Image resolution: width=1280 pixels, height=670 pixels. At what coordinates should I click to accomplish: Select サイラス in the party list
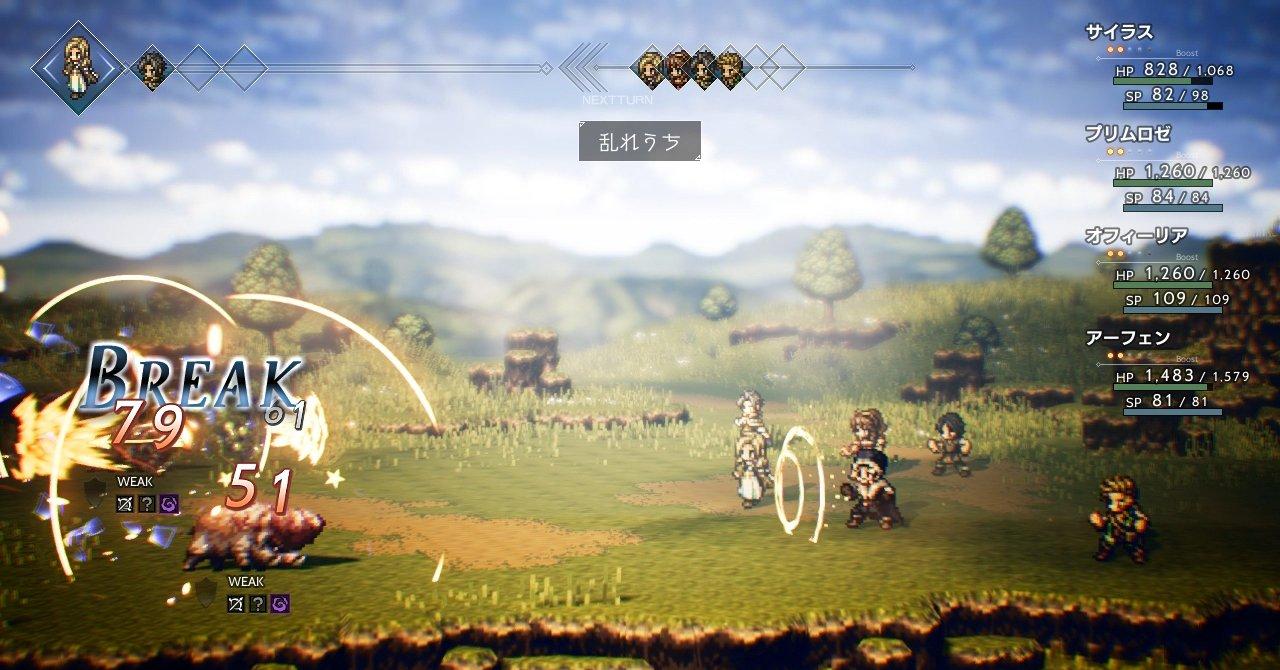click(1120, 32)
